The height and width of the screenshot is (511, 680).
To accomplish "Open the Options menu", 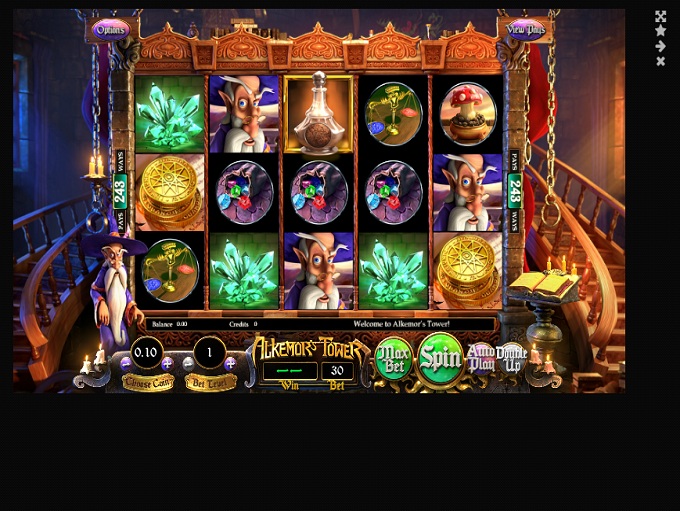I will pos(111,30).
